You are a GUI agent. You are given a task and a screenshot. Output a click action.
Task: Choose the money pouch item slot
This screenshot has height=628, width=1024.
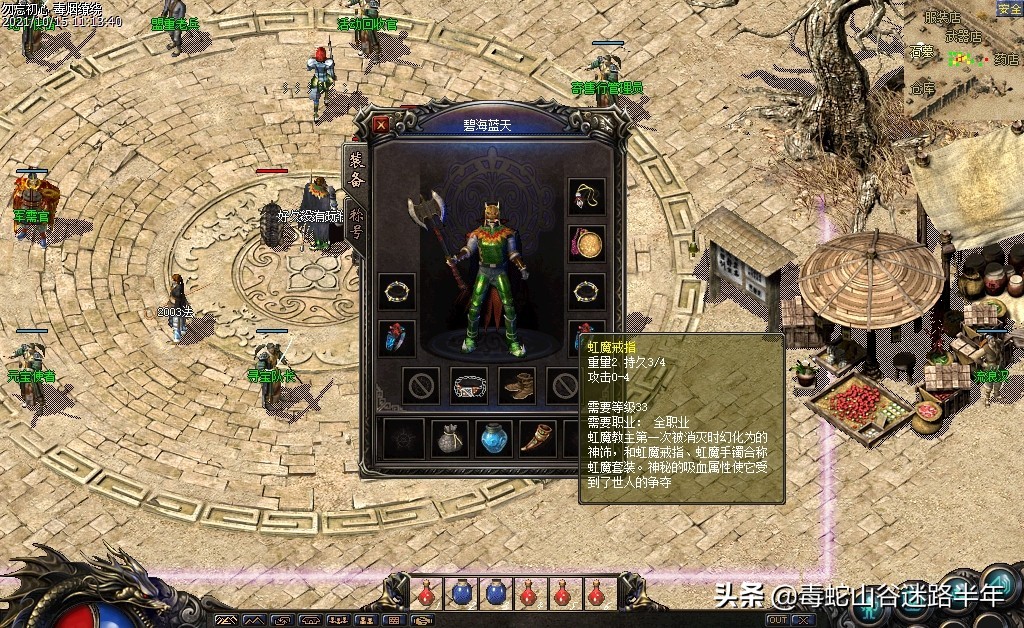tap(450, 439)
